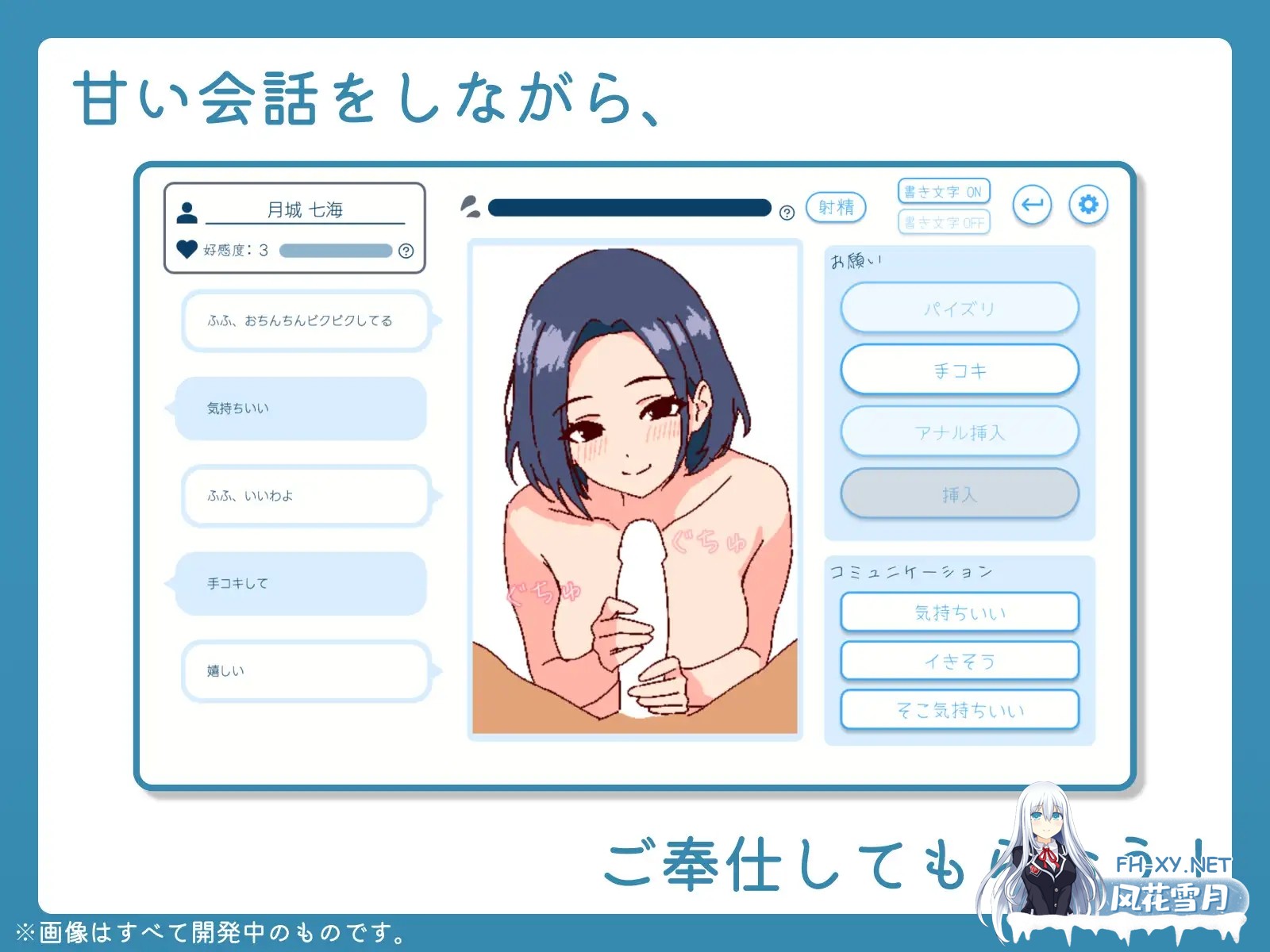The width and height of the screenshot is (1270, 952).
Task: Enable 書き文字 ON
Action: [x=945, y=190]
